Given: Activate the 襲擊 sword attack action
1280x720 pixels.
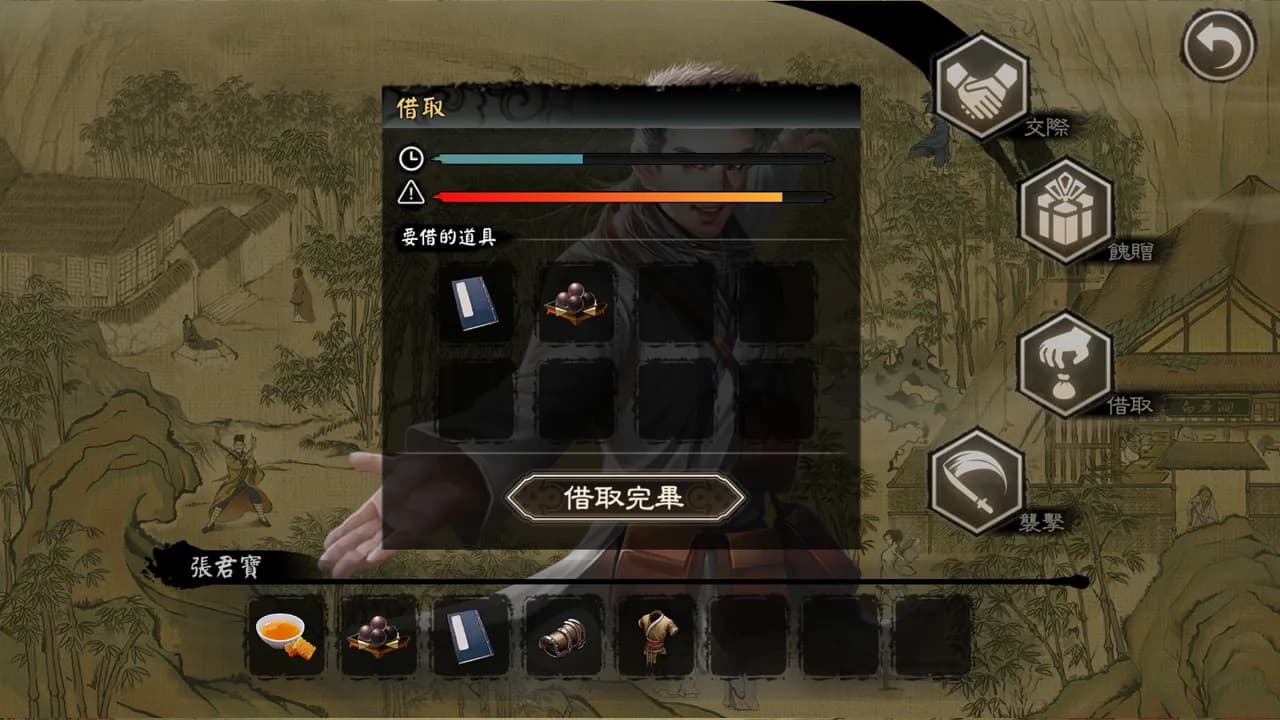Looking at the screenshot, I should tap(976, 481).
